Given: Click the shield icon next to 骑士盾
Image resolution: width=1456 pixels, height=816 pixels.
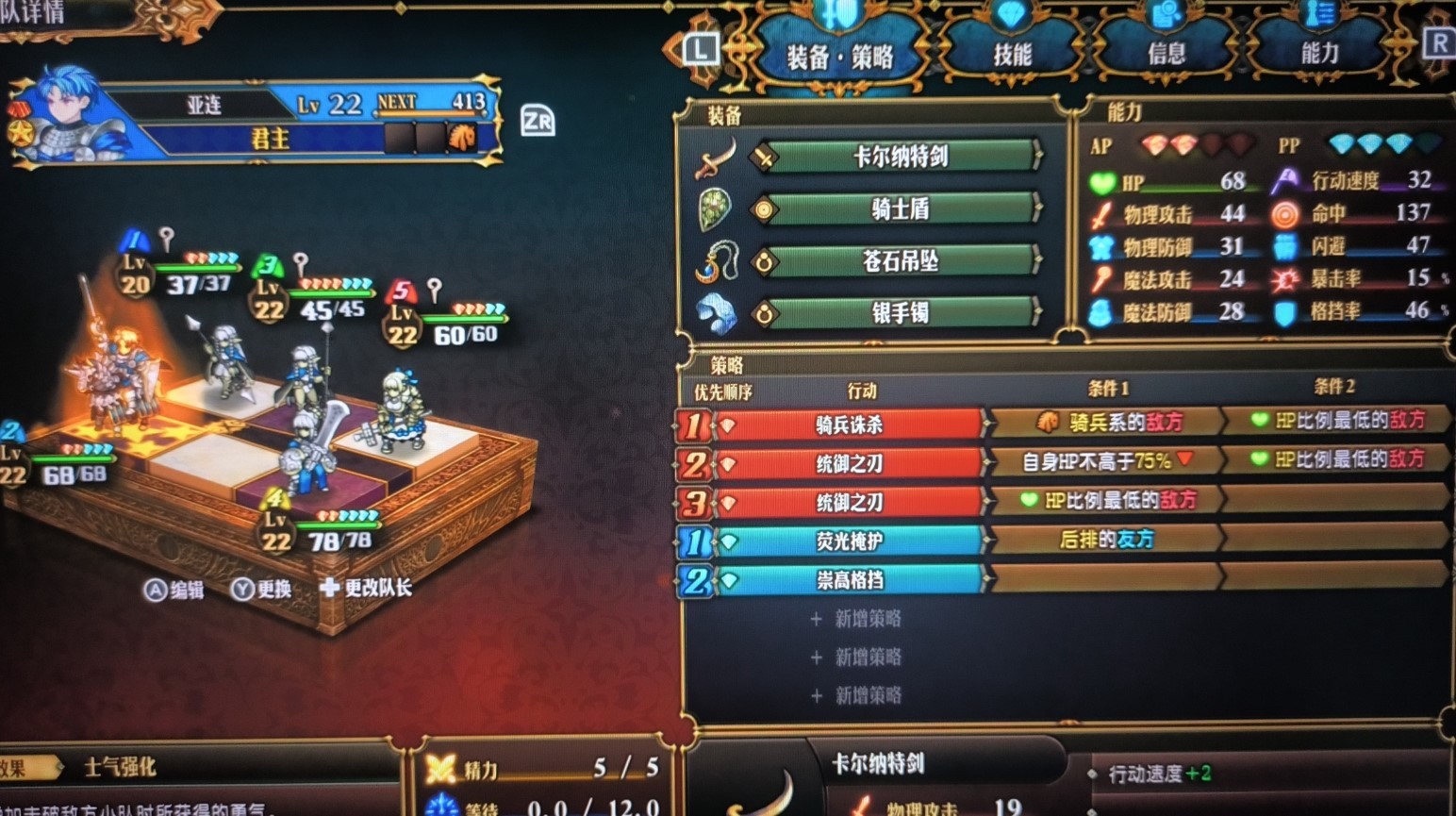Looking at the screenshot, I should 714,208.
